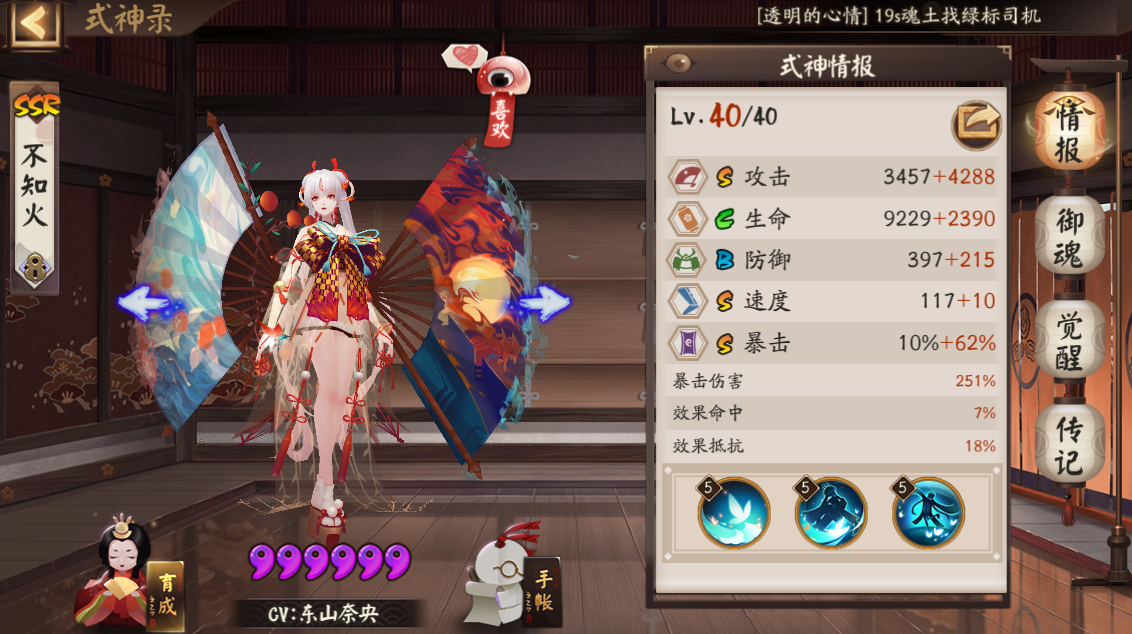Viewport: 1132px width, 634px height.
Task: Click the share button in the info panel
Action: [x=975, y=124]
